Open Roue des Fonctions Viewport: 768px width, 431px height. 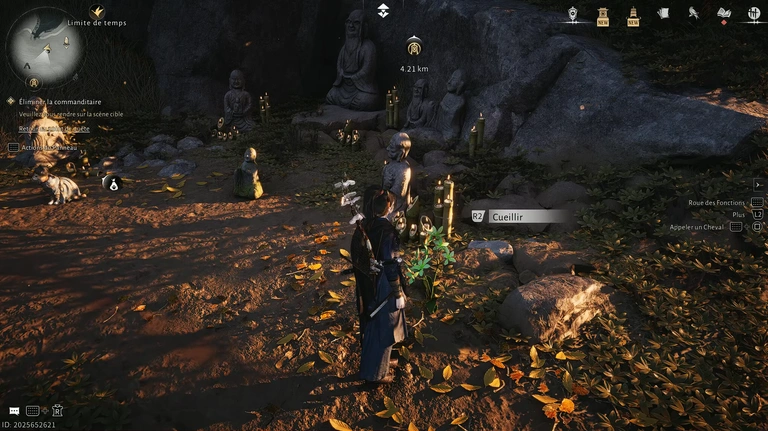[x=717, y=202]
